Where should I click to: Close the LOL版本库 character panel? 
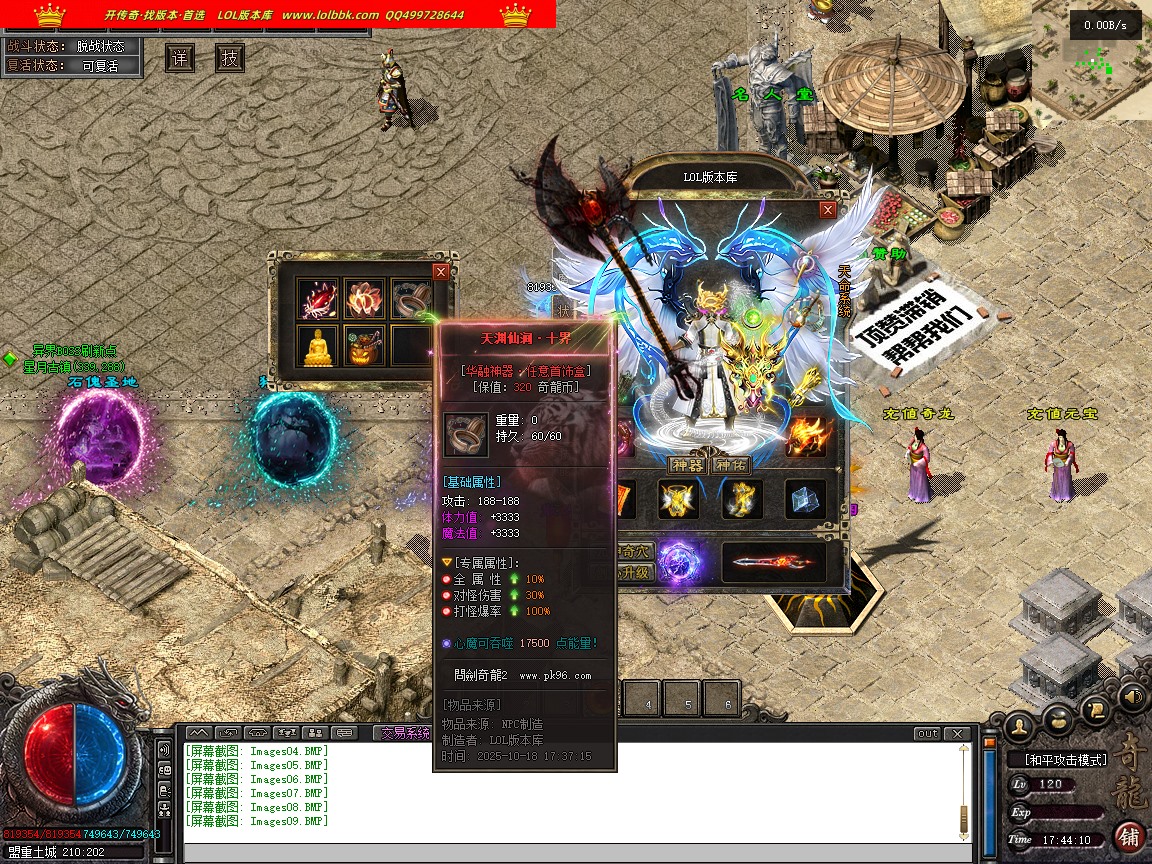827,210
